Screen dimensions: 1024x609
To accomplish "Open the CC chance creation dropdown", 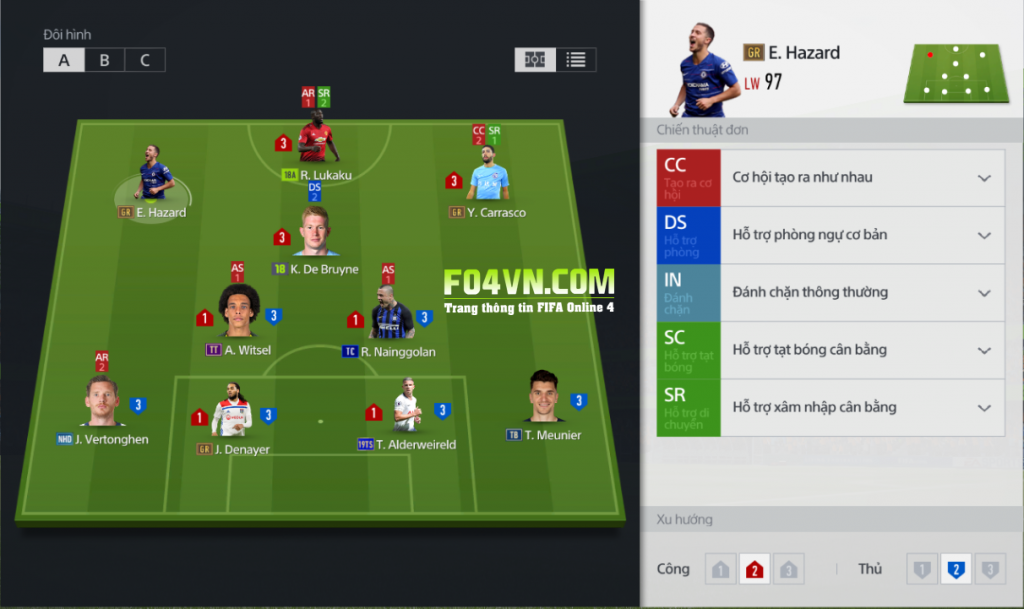I will 984,178.
